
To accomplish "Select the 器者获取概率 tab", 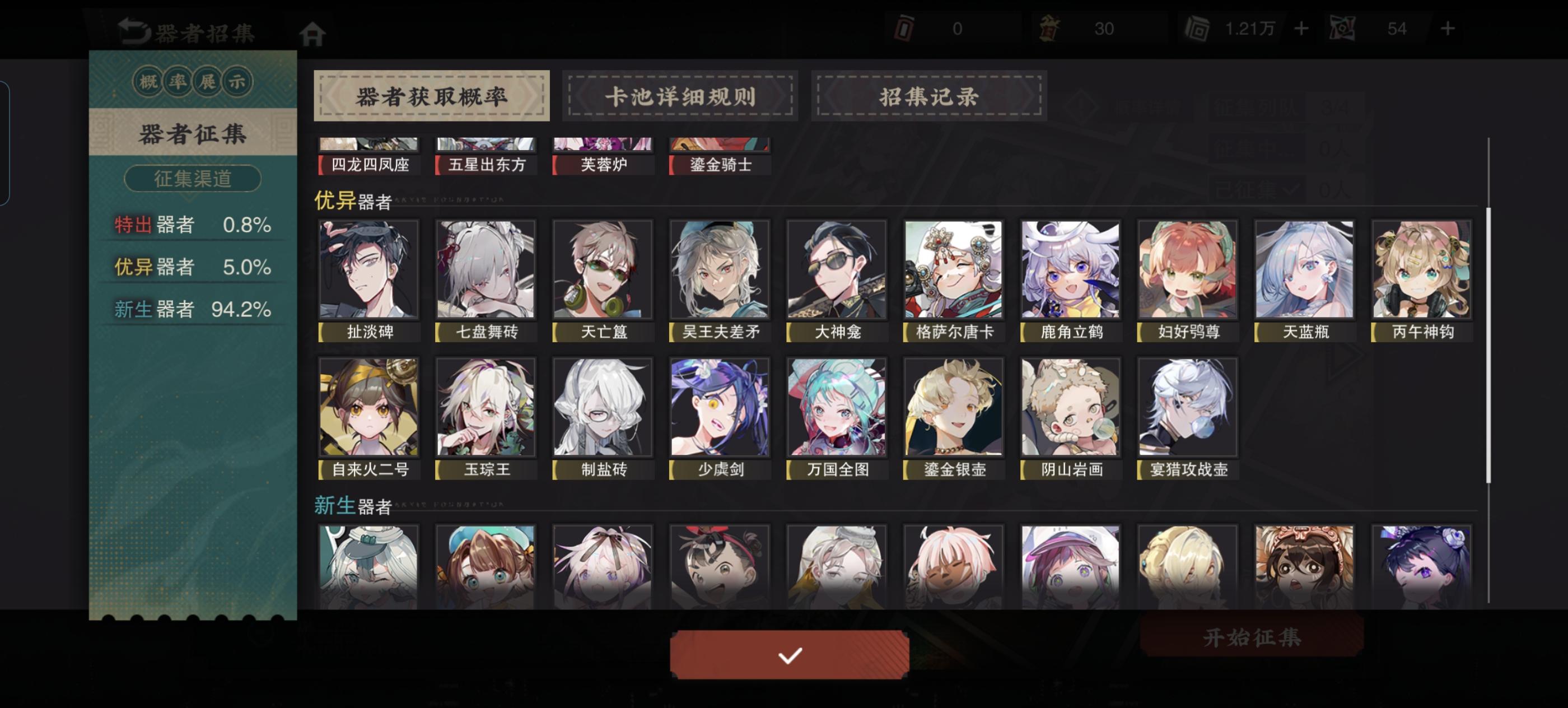I will point(432,96).
